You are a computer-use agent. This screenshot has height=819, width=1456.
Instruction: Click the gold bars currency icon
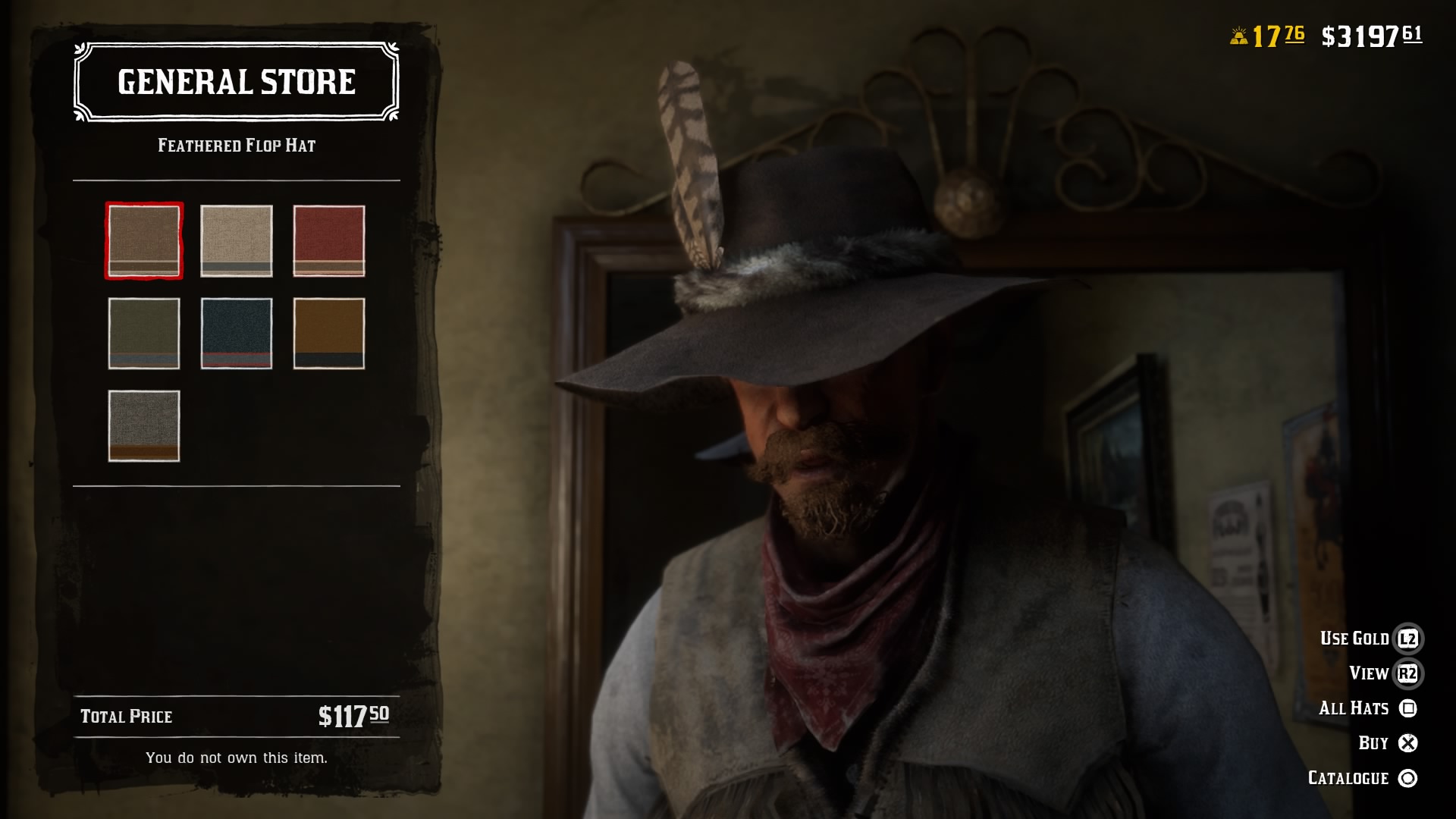click(1239, 33)
